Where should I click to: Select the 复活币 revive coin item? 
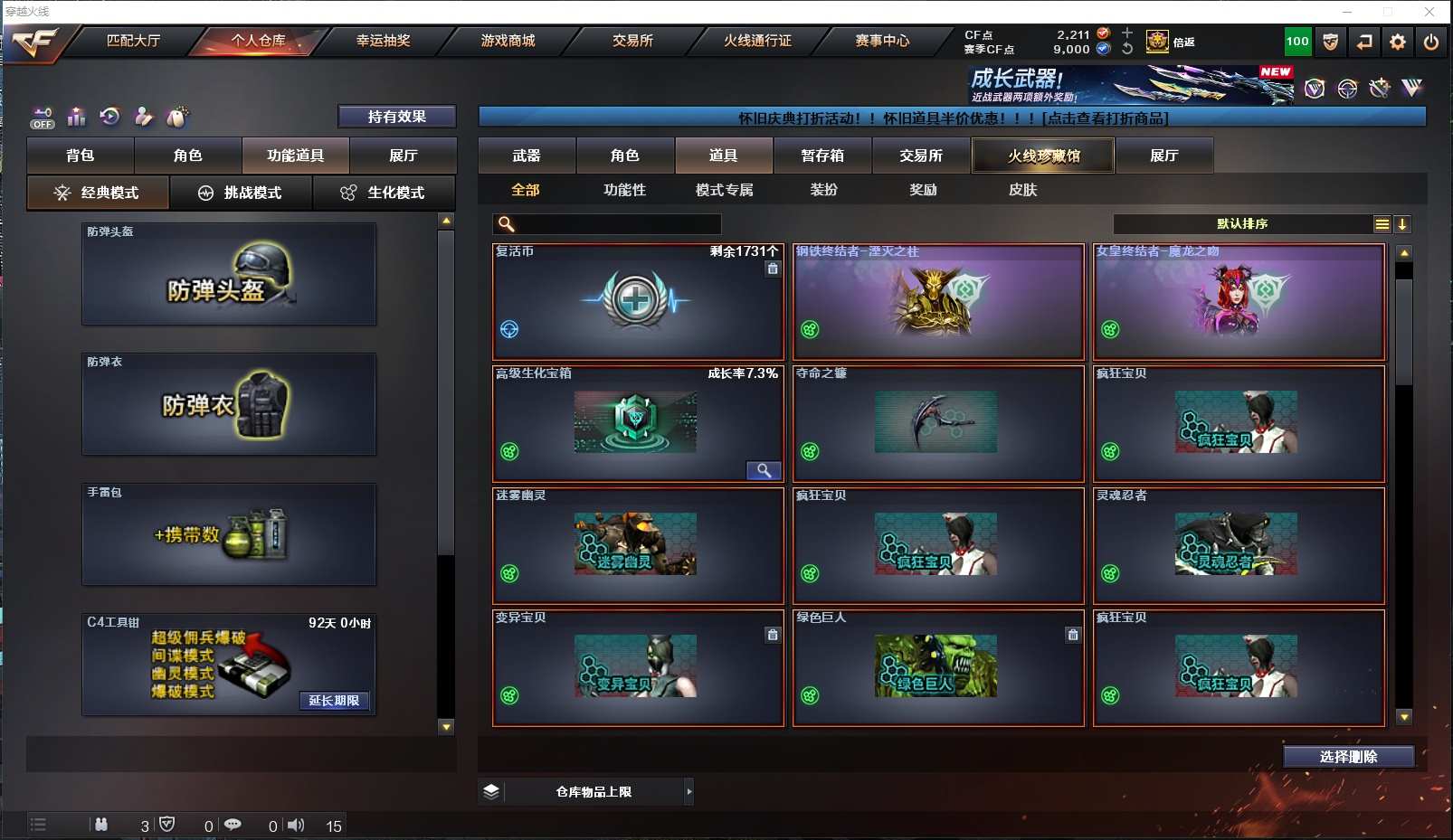638,302
